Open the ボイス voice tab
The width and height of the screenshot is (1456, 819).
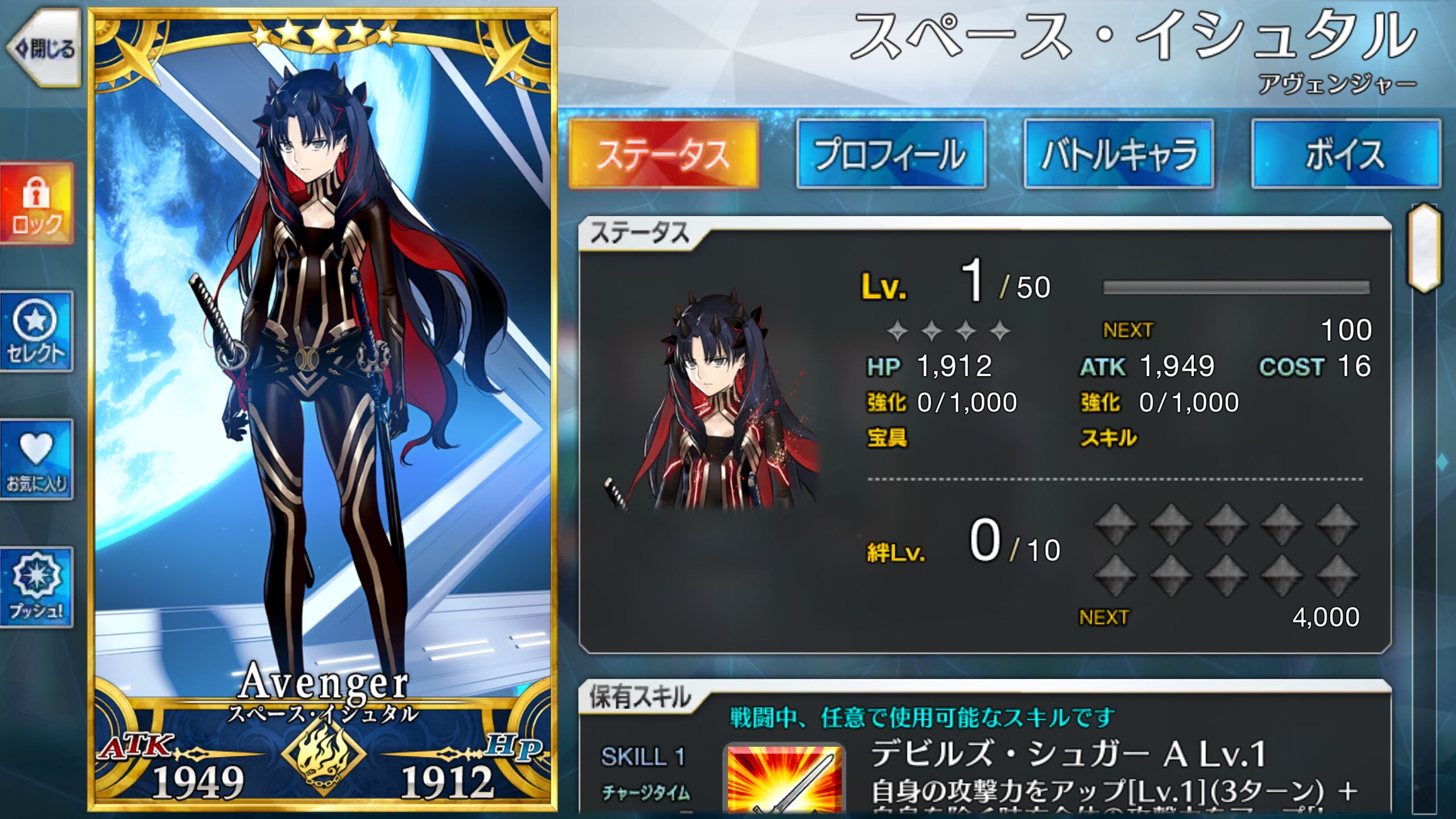click(1346, 154)
